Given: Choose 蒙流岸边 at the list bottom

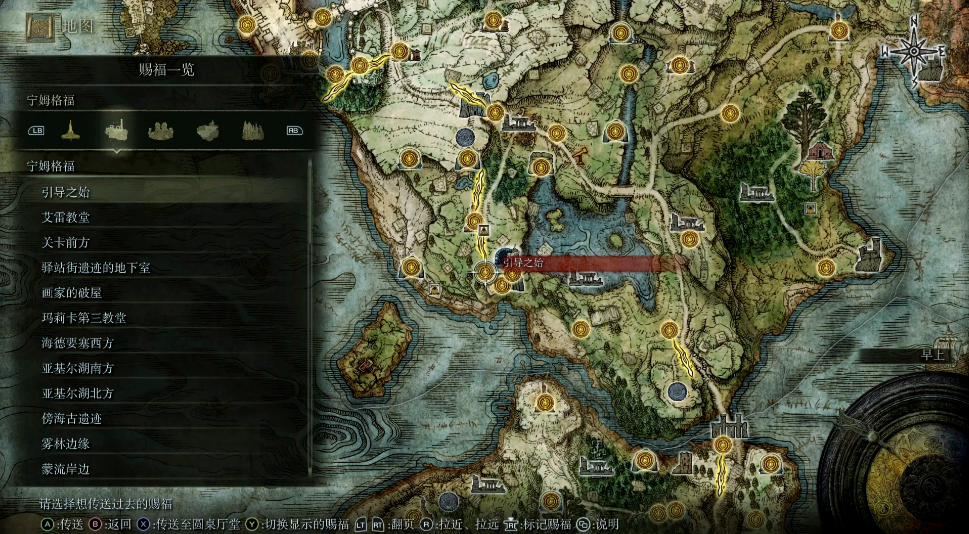Looking at the screenshot, I should pos(160,468).
